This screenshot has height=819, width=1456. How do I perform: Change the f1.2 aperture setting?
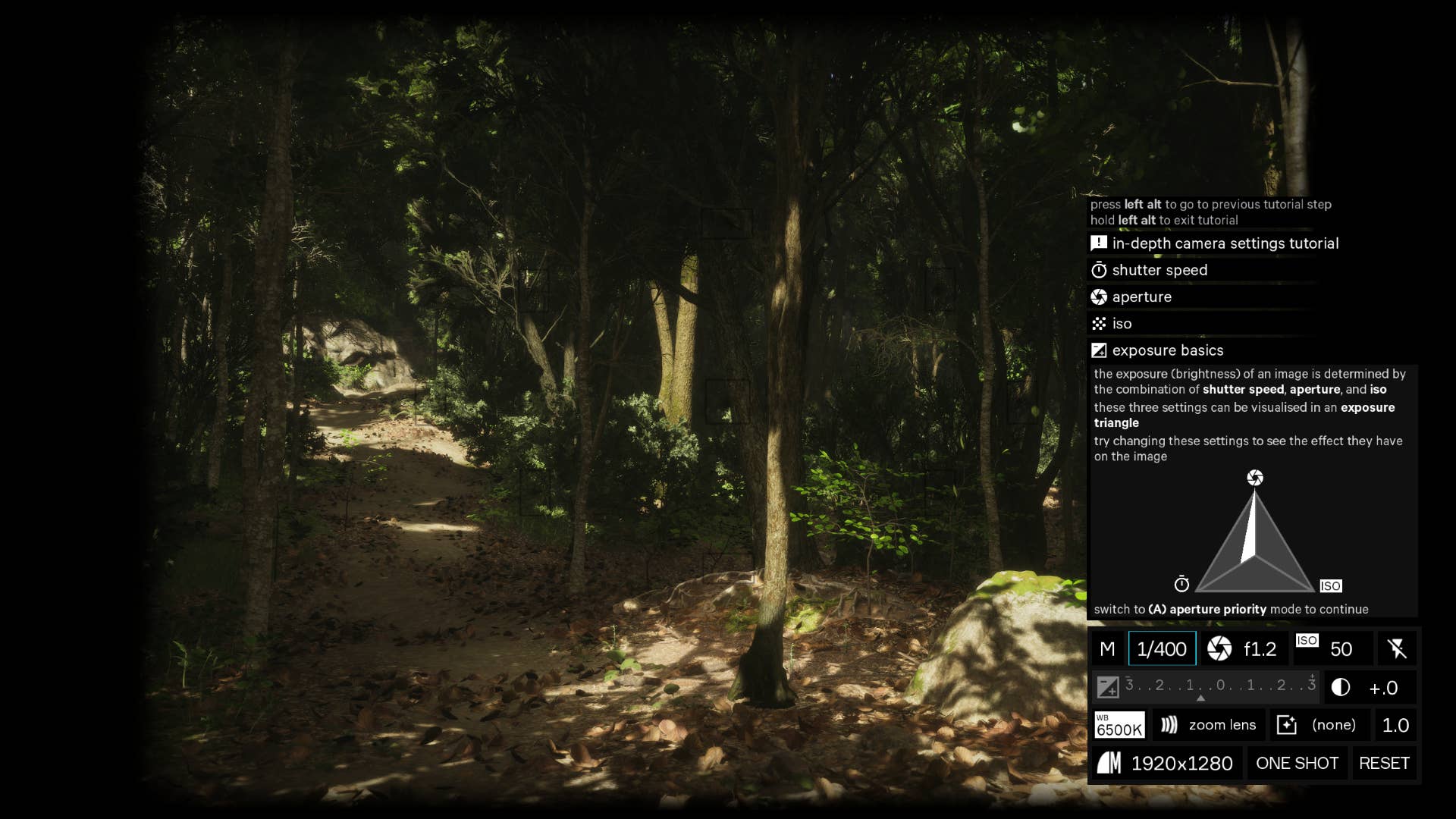point(1244,649)
